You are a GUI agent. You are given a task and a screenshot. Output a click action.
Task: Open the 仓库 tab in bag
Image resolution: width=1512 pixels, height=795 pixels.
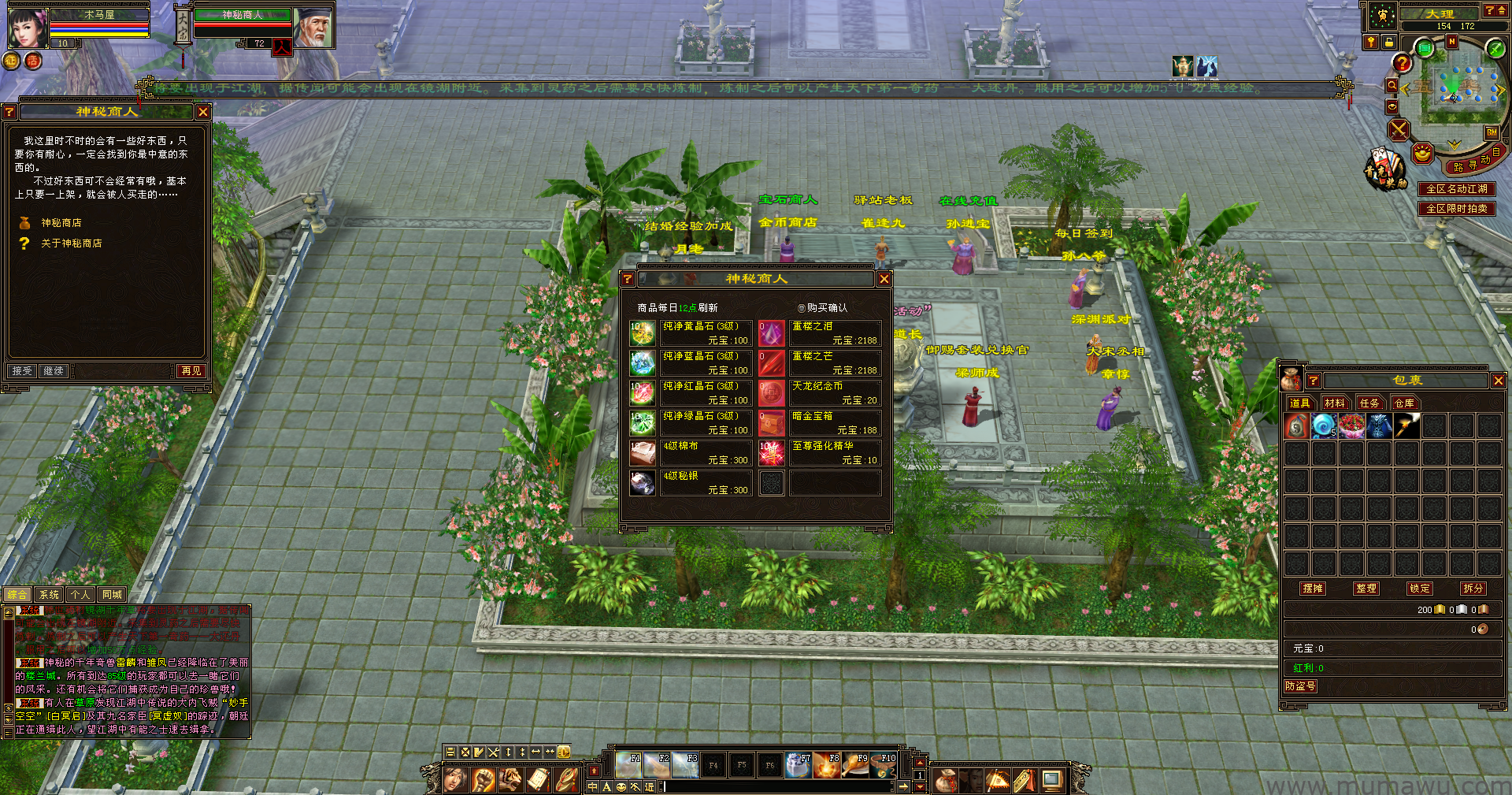1404,403
